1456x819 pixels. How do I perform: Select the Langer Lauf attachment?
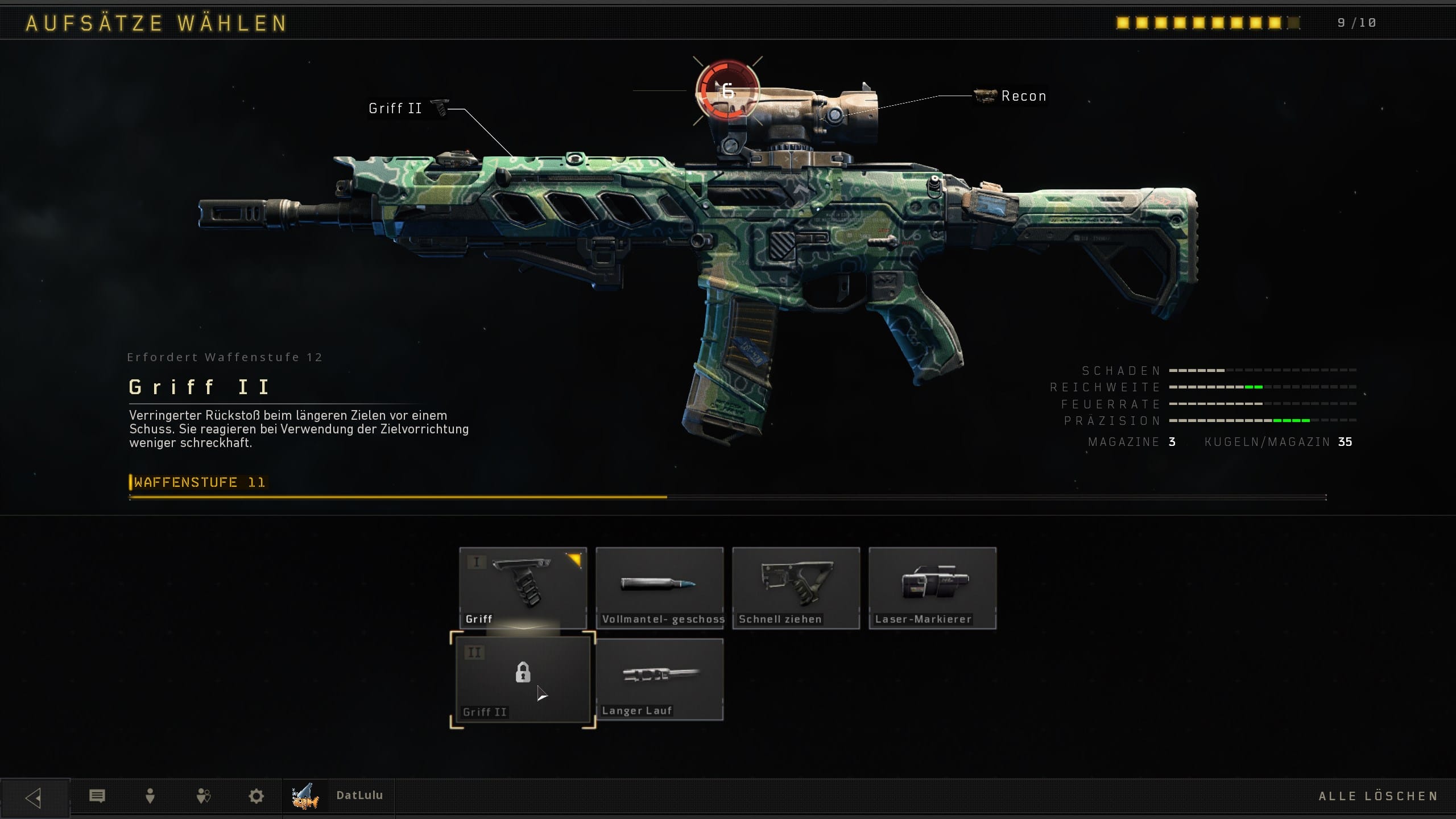(x=660, y=680)
